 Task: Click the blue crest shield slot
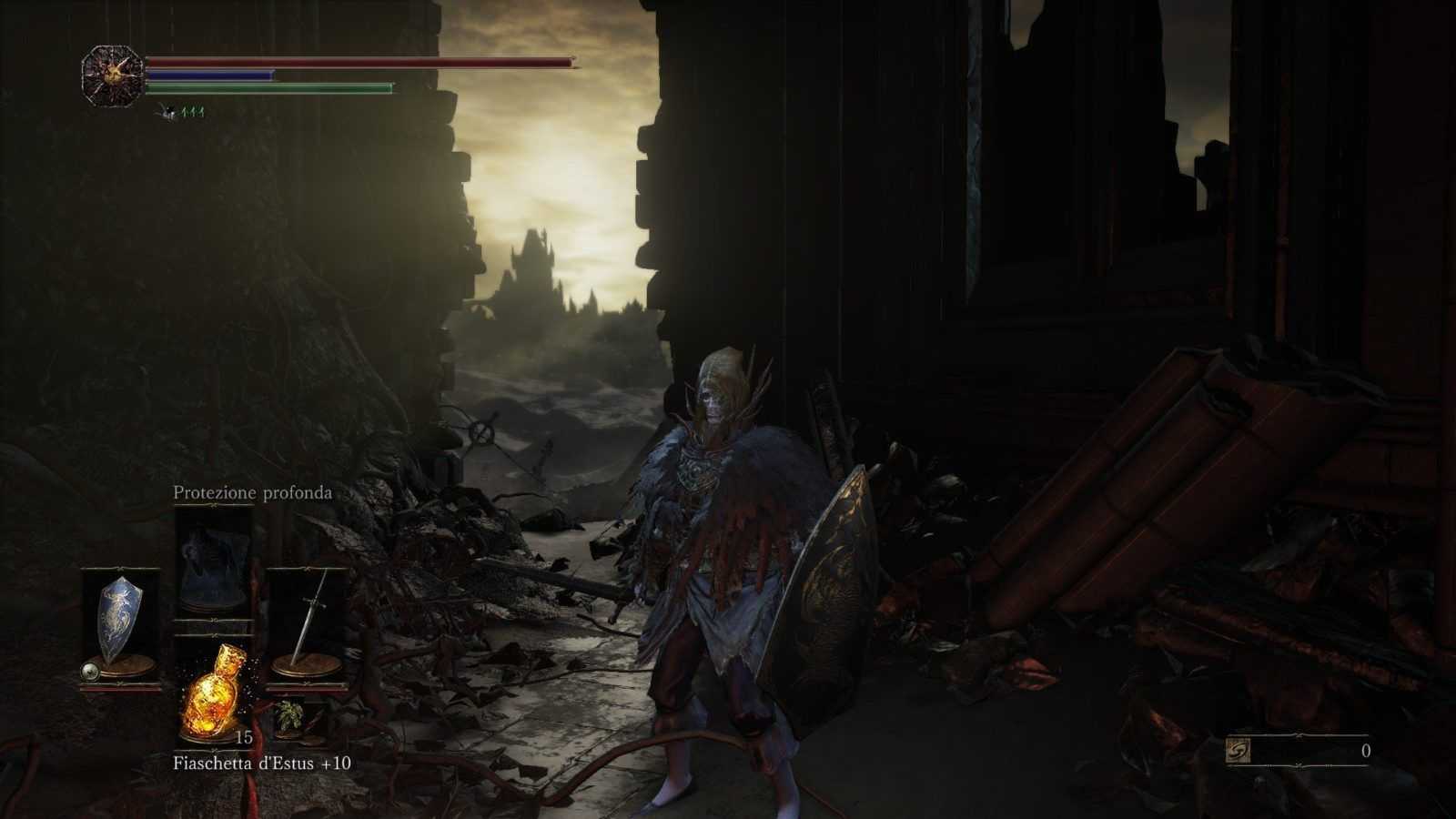[x=120, y=622]
